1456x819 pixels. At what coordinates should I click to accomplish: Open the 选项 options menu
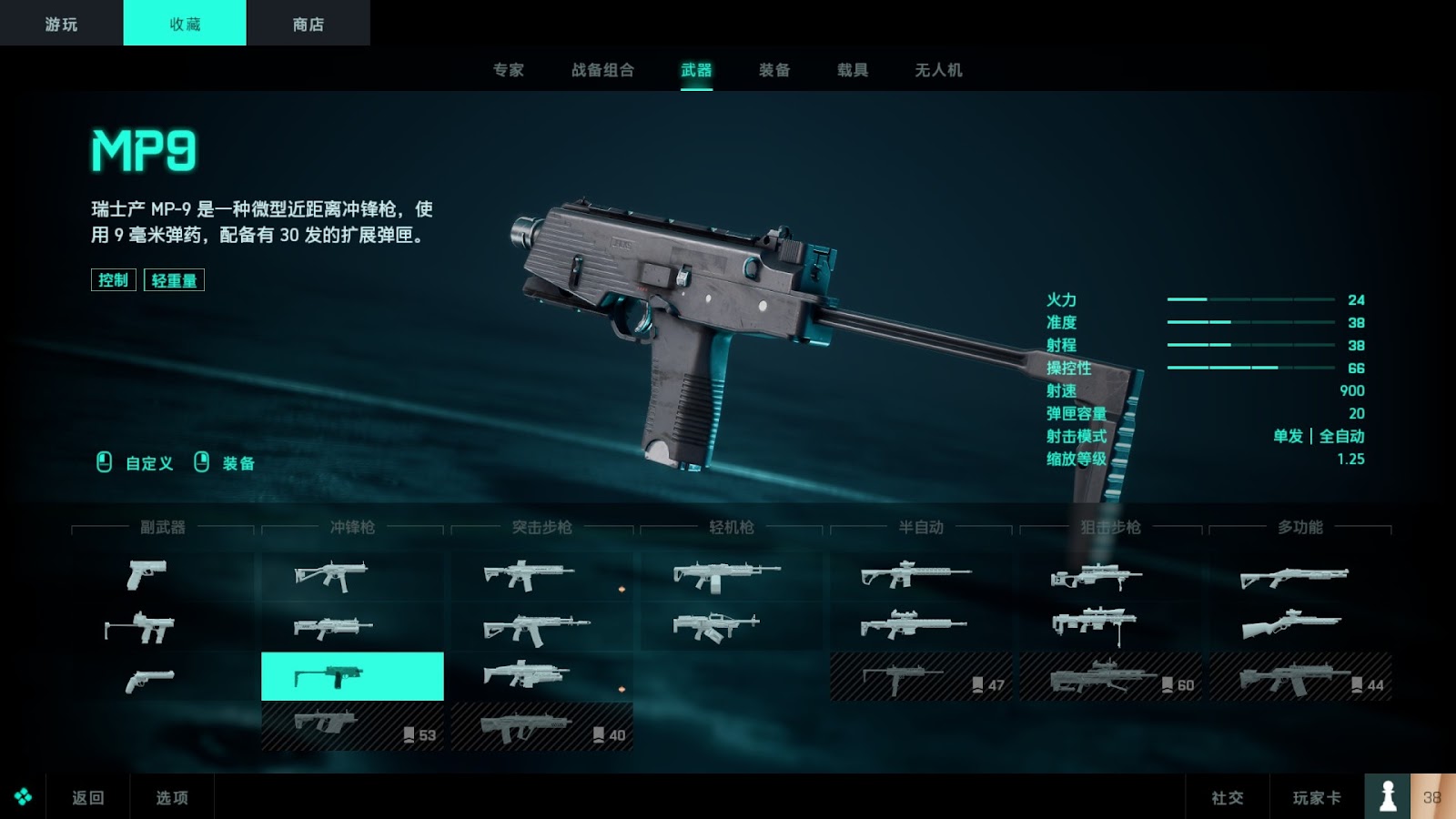tap(172, 797)
